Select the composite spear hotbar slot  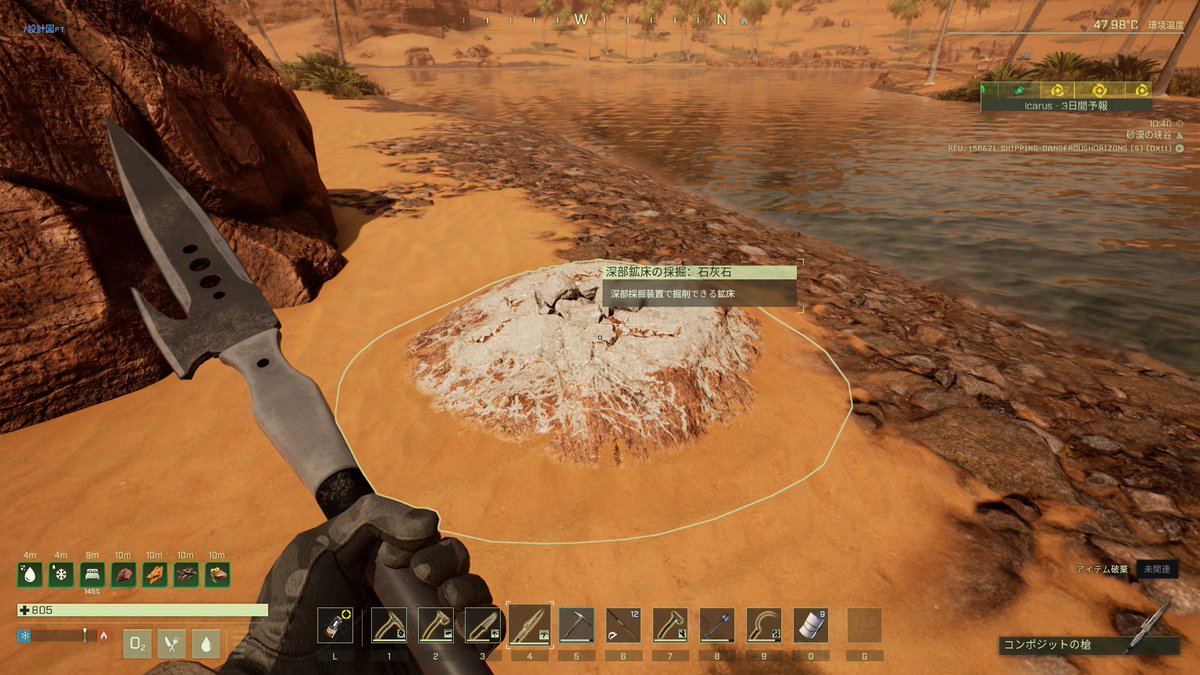(x=529, y=625)
